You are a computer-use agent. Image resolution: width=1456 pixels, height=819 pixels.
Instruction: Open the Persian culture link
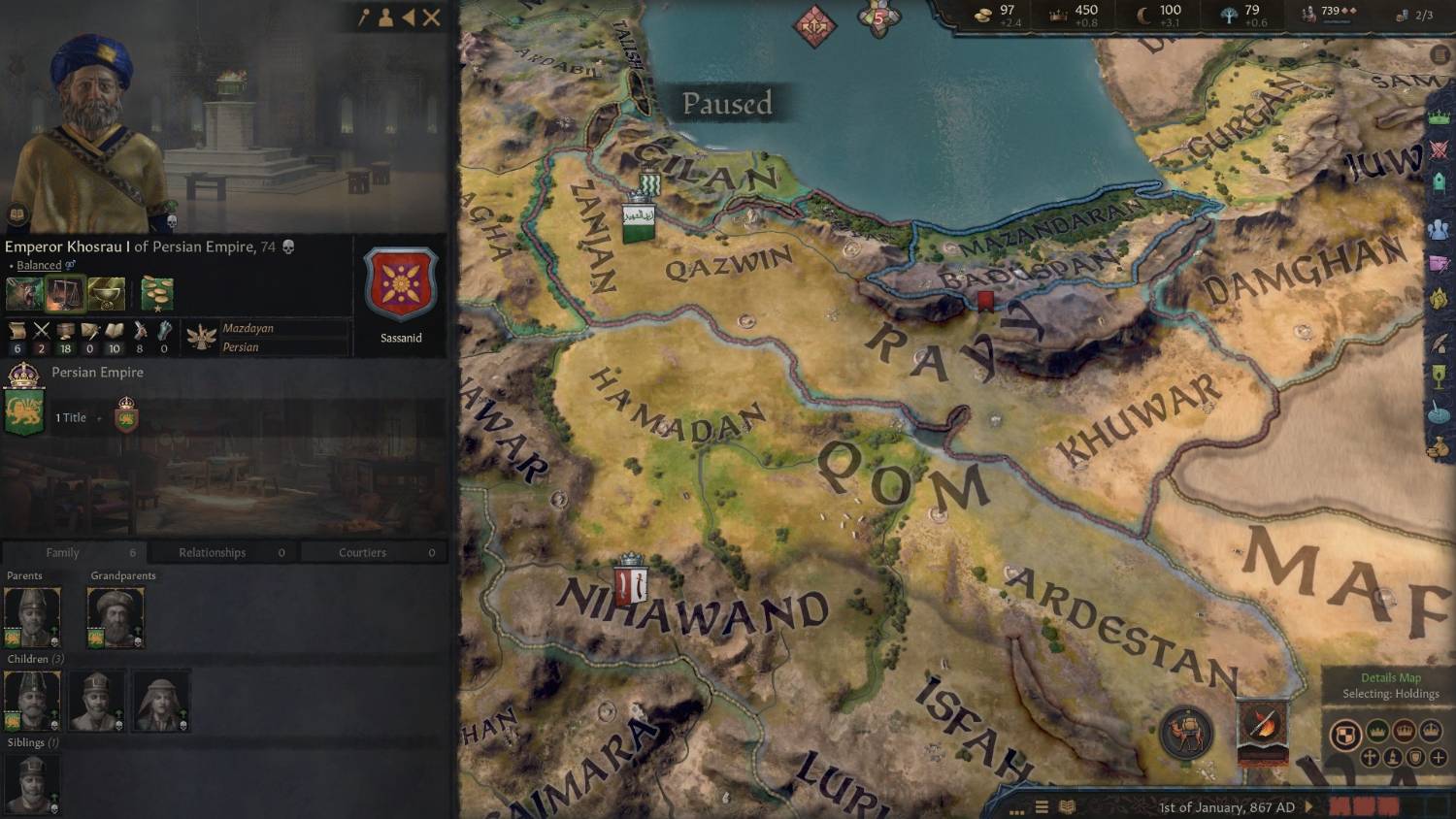(x=240, y=347)
